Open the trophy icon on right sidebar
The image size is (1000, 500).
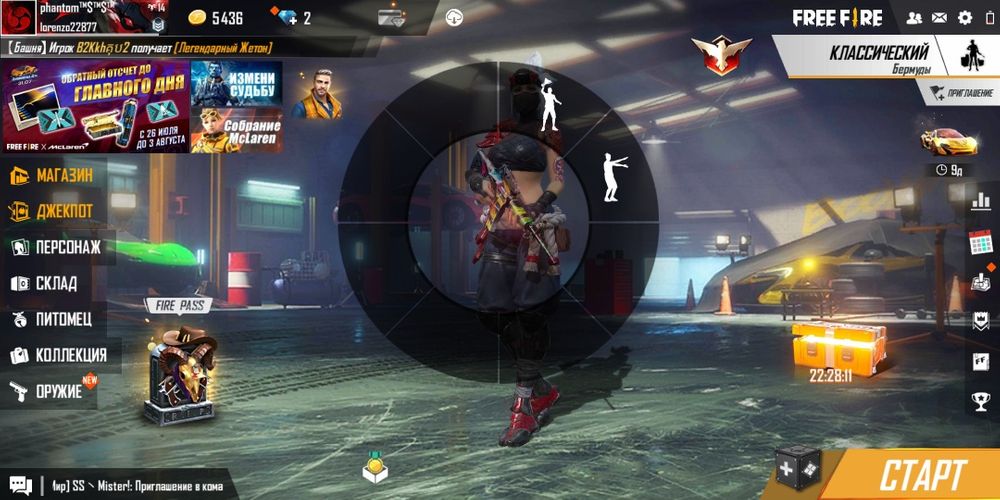click(981, 401)
